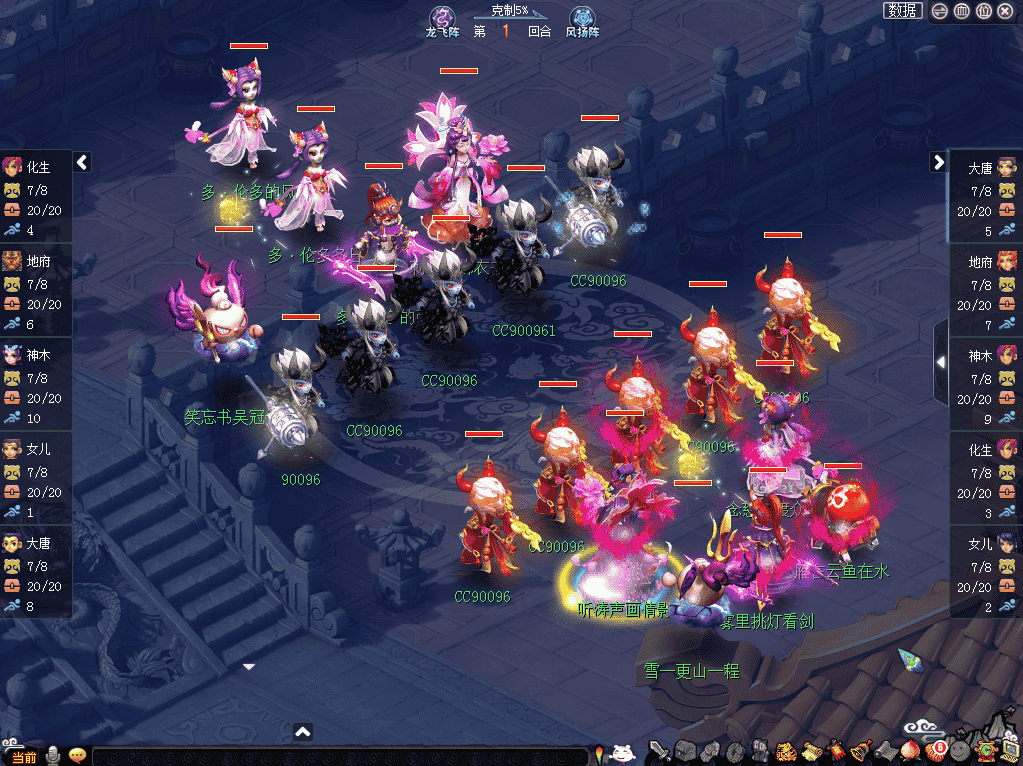Switch the 当前 chat channel

click(23, 757)
